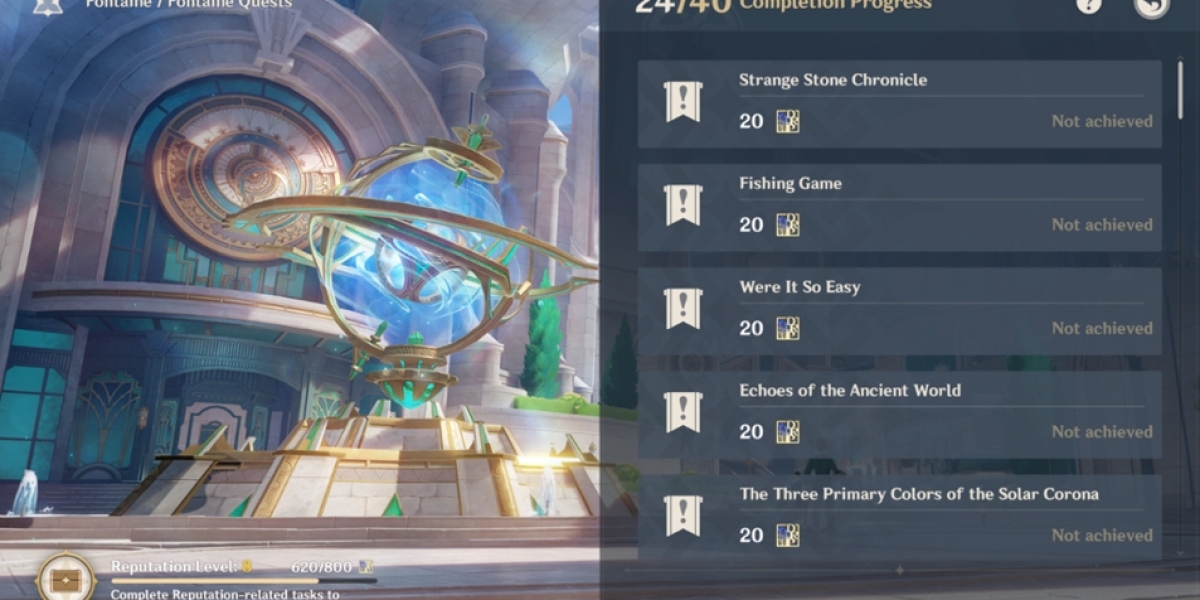Select The Three Primary Colors quest row
Image resolution: width=1200 pixels, height=600 pixels.
899,517
